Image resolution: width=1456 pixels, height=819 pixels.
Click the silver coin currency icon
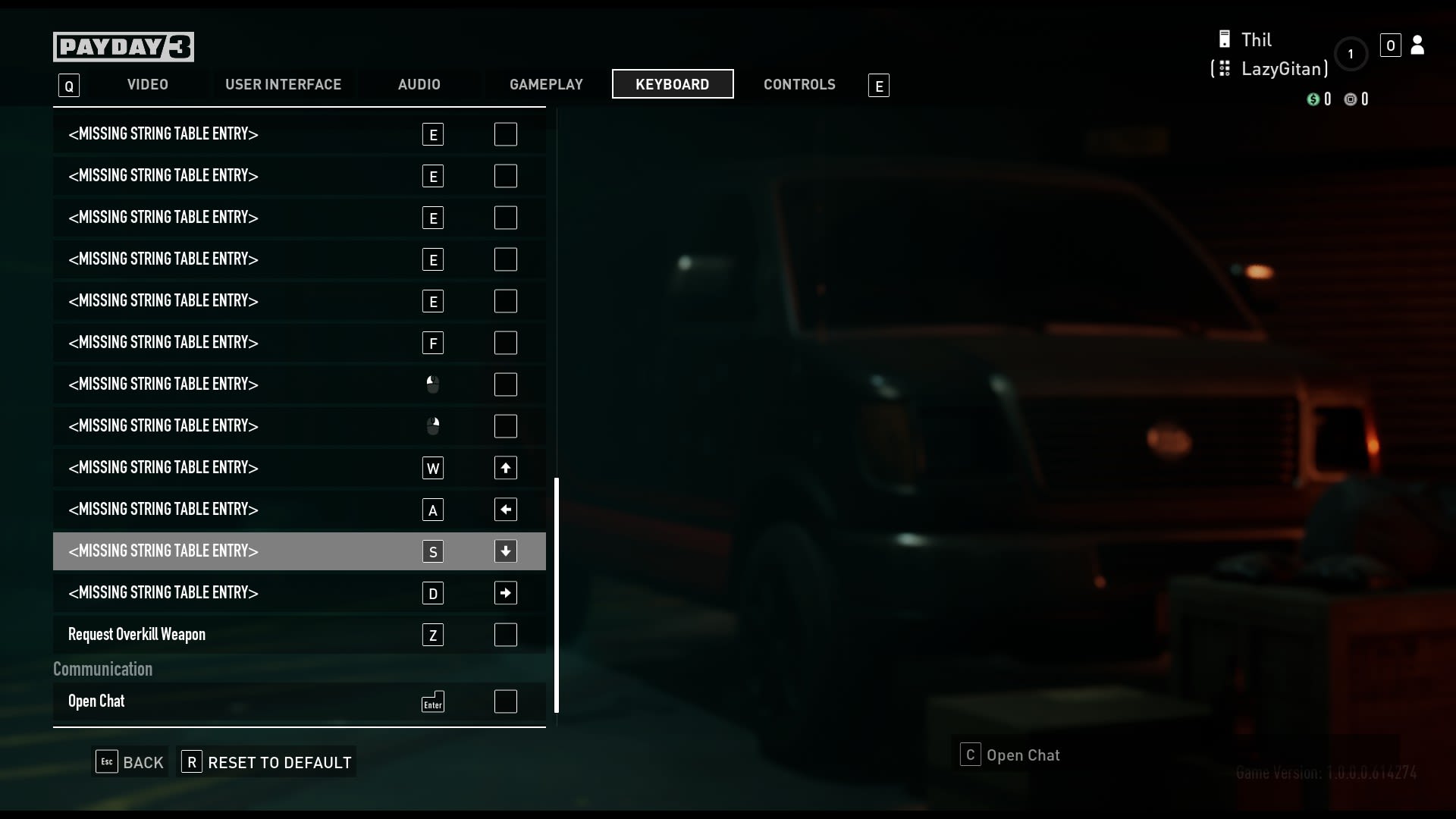click(1350, 99)
